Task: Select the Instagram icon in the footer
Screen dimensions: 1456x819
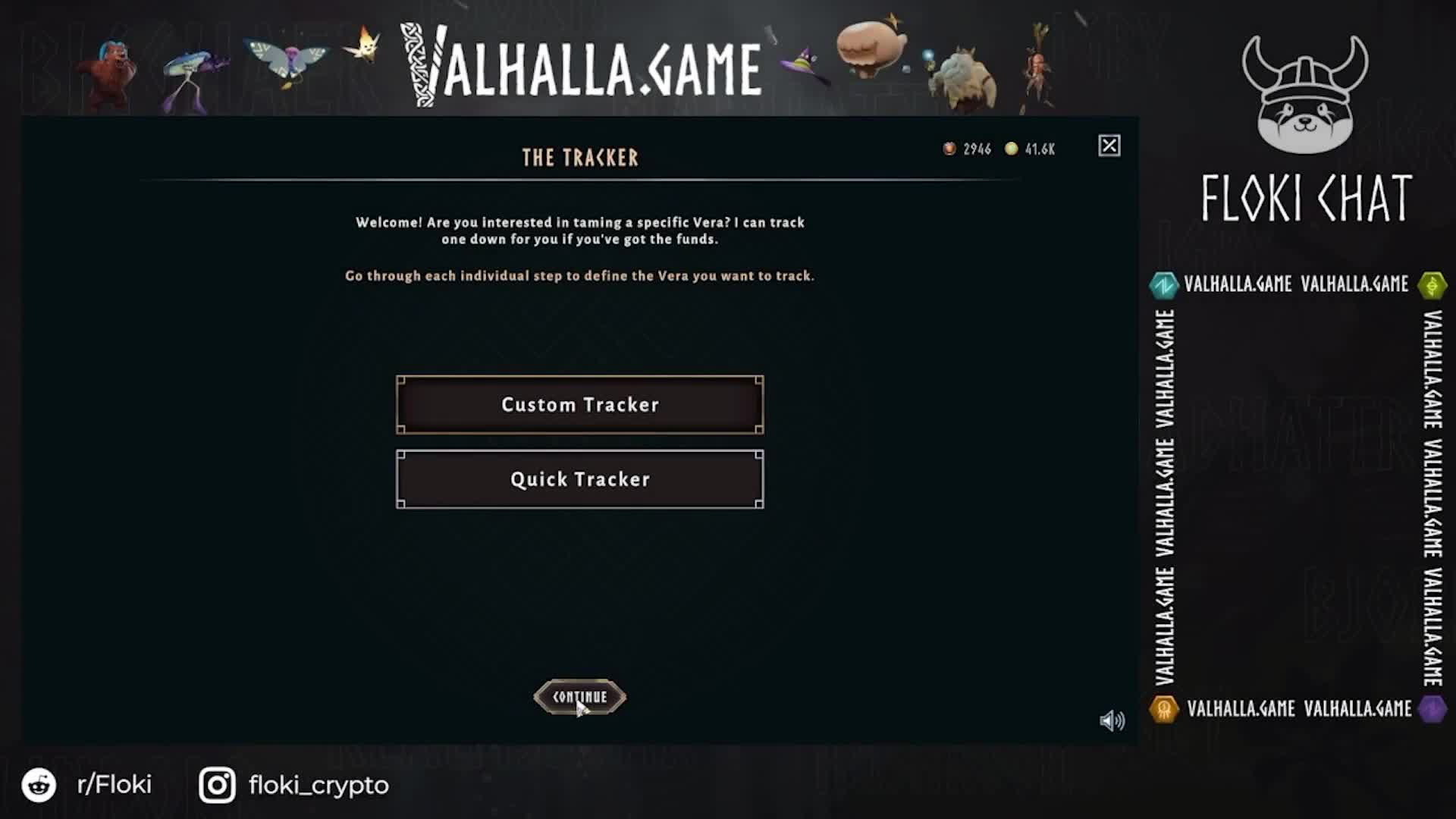Action: click(x=218, y=786)
